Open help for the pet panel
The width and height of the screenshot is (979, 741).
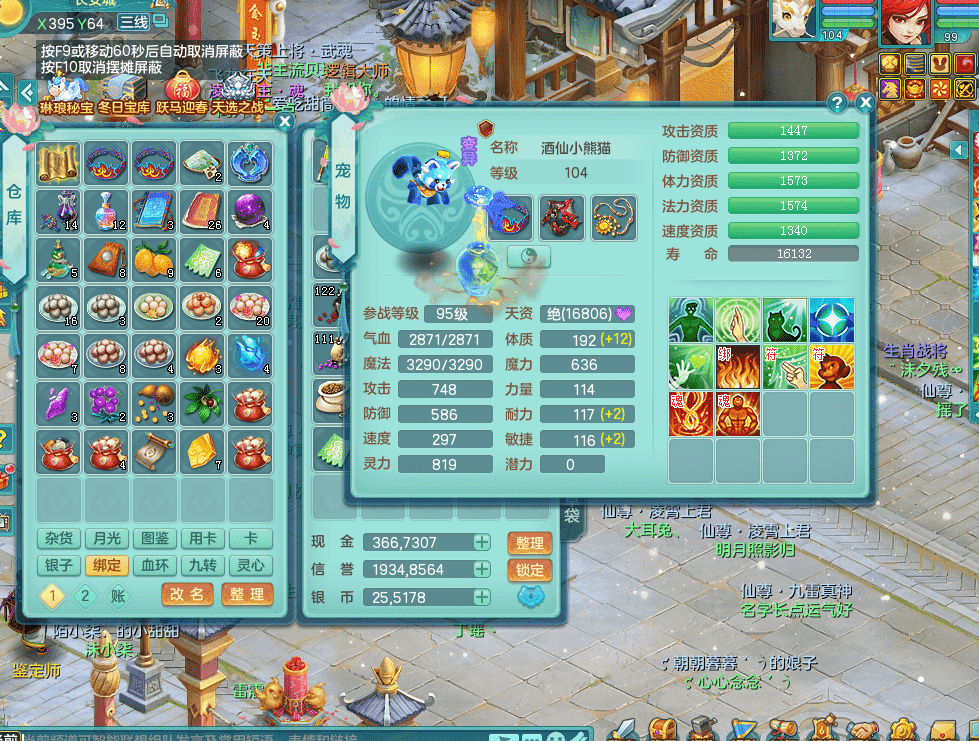(x=838, y=102)
